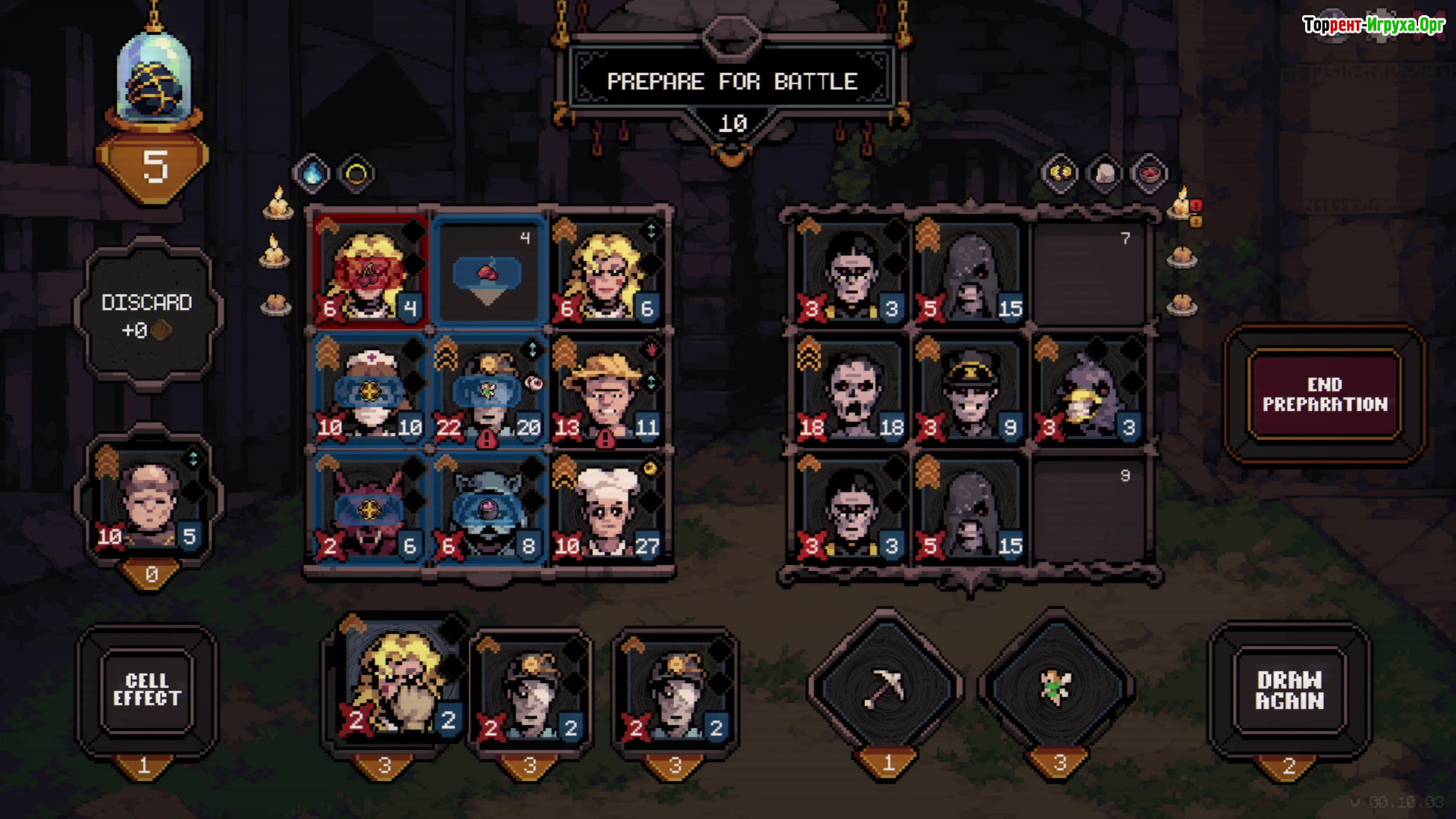Use the Draw Again button
Viewport: 1456px width, 819px height.
[1289, 690]
